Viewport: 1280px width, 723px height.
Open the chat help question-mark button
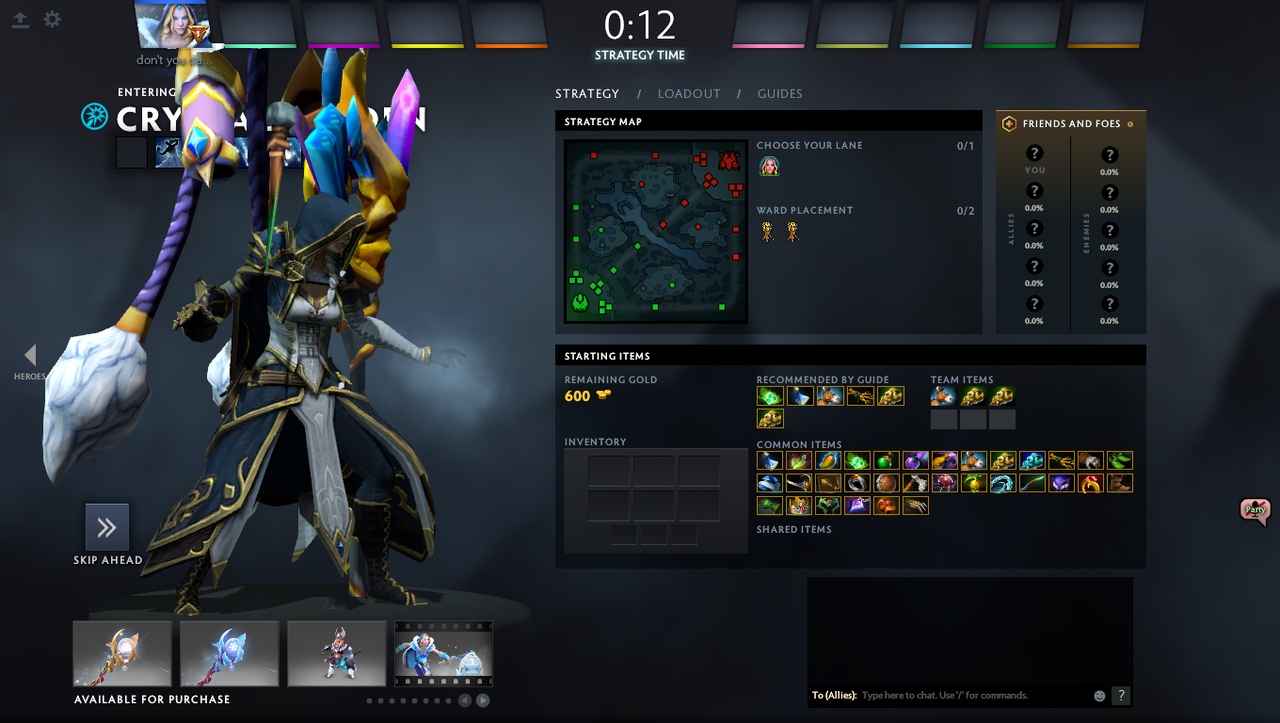[x=1121, y=695]
